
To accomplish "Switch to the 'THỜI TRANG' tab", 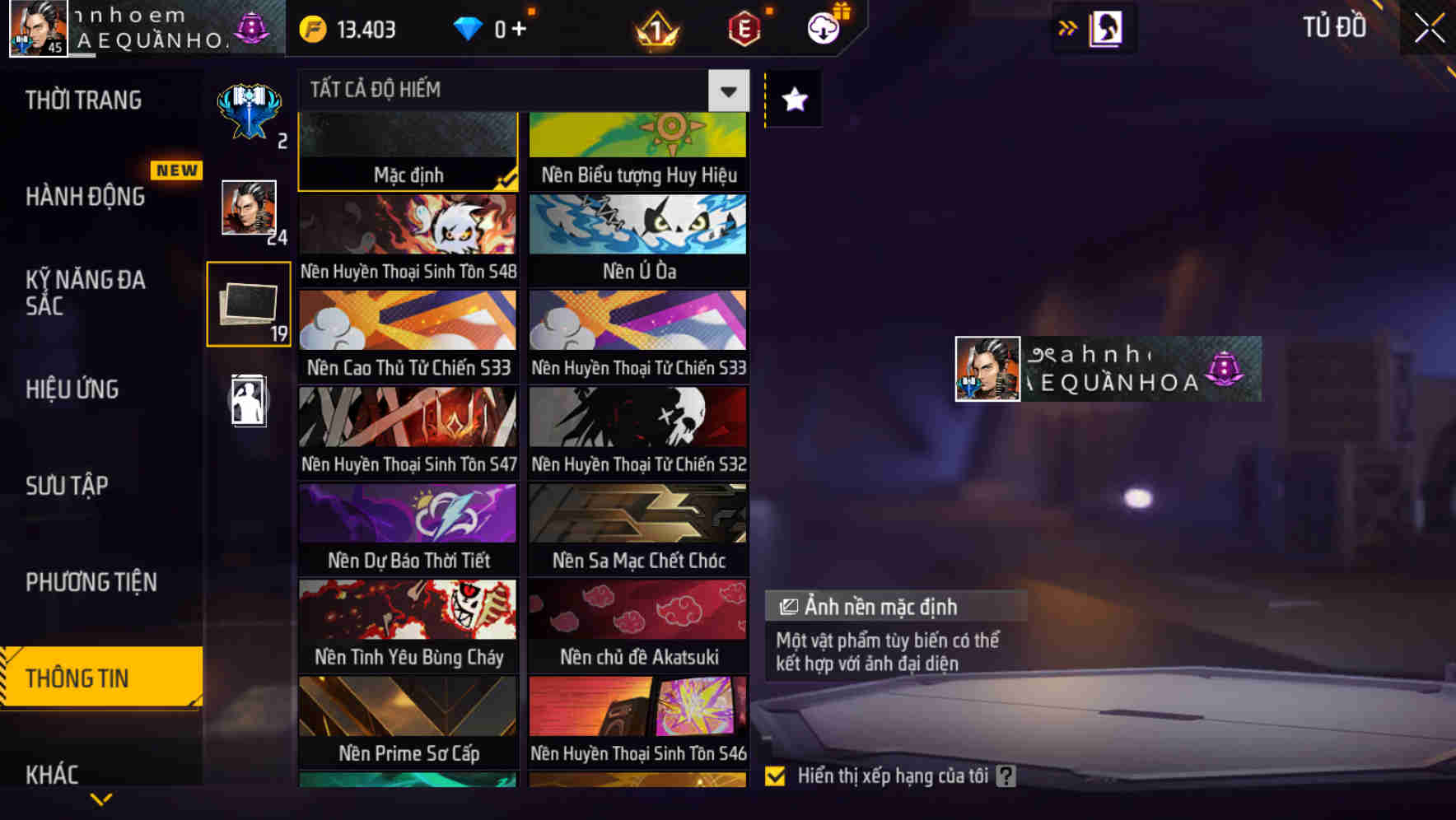I will tap(82, 100).
